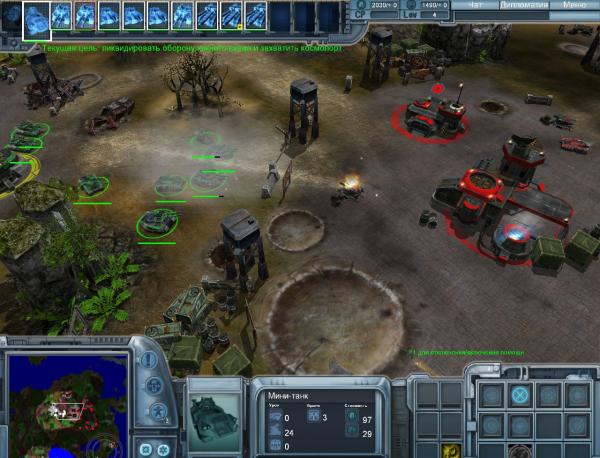Open the Меню button

575,5
